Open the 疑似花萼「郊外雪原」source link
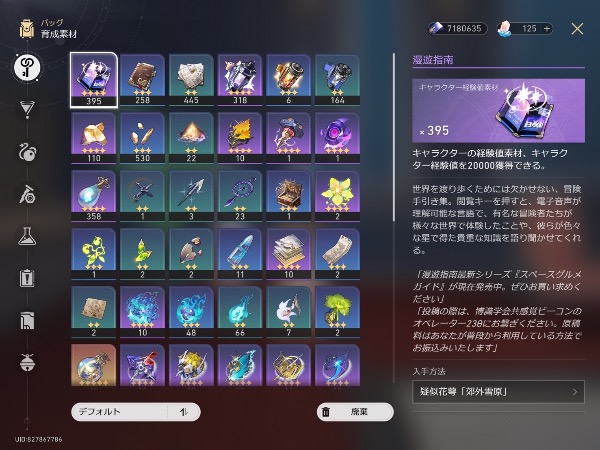Image resolution: width=600 pixels, height=450 pixels. (x=498, y=391)
